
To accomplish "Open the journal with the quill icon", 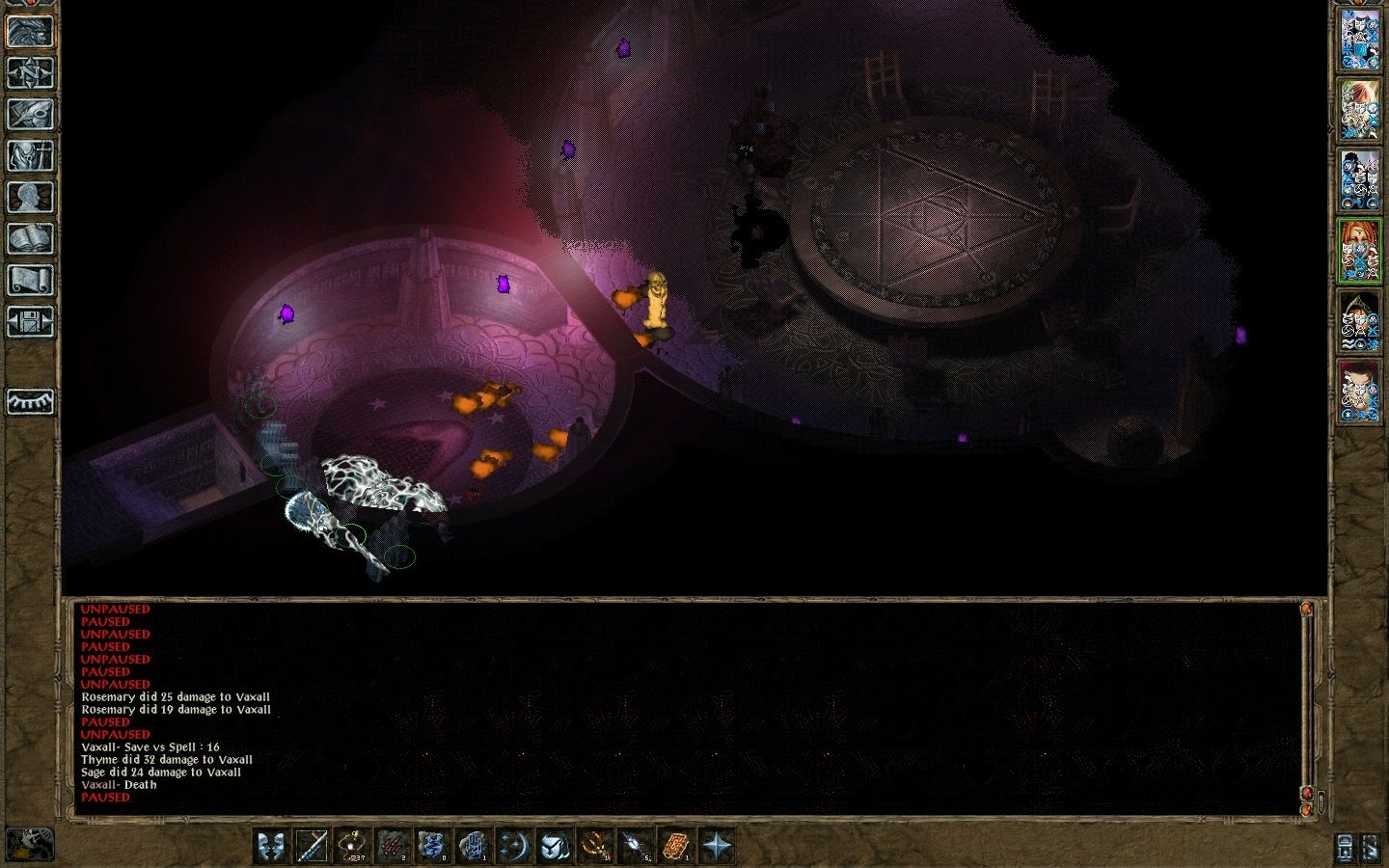I will pos(30,114).
